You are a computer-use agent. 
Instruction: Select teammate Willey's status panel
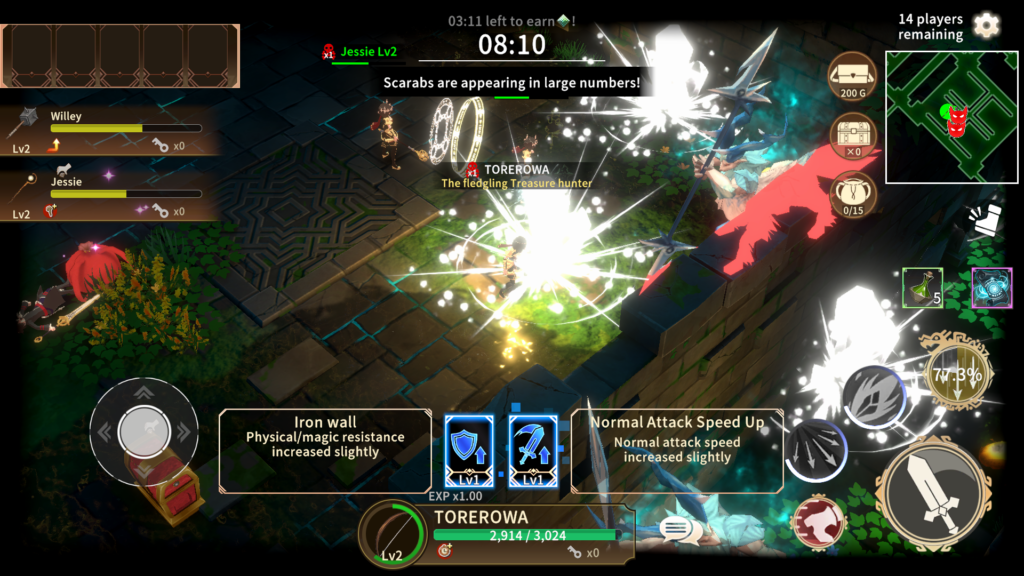click(110, 130)
